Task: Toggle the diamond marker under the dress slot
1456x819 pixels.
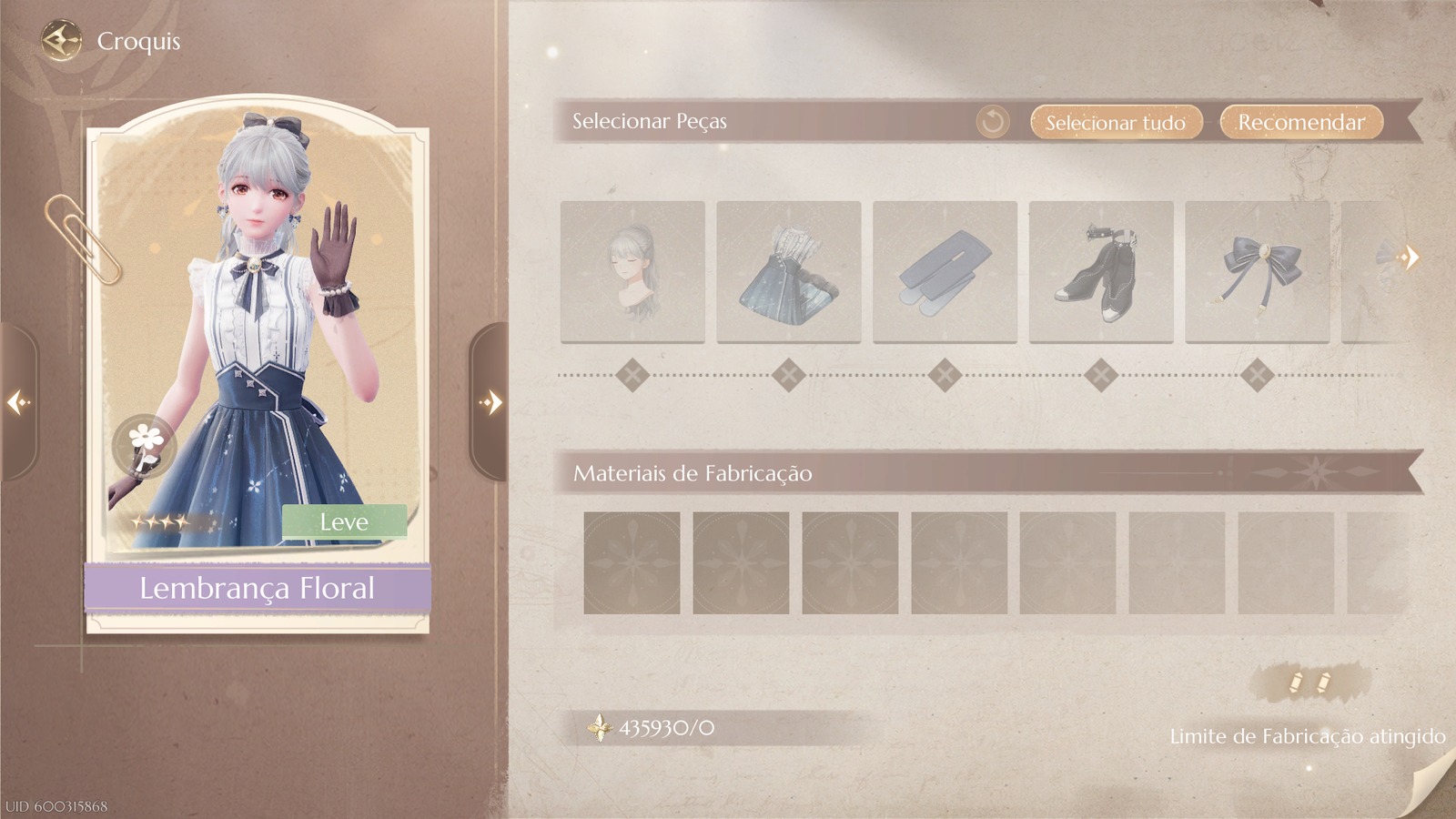Action: click(788, 371)
